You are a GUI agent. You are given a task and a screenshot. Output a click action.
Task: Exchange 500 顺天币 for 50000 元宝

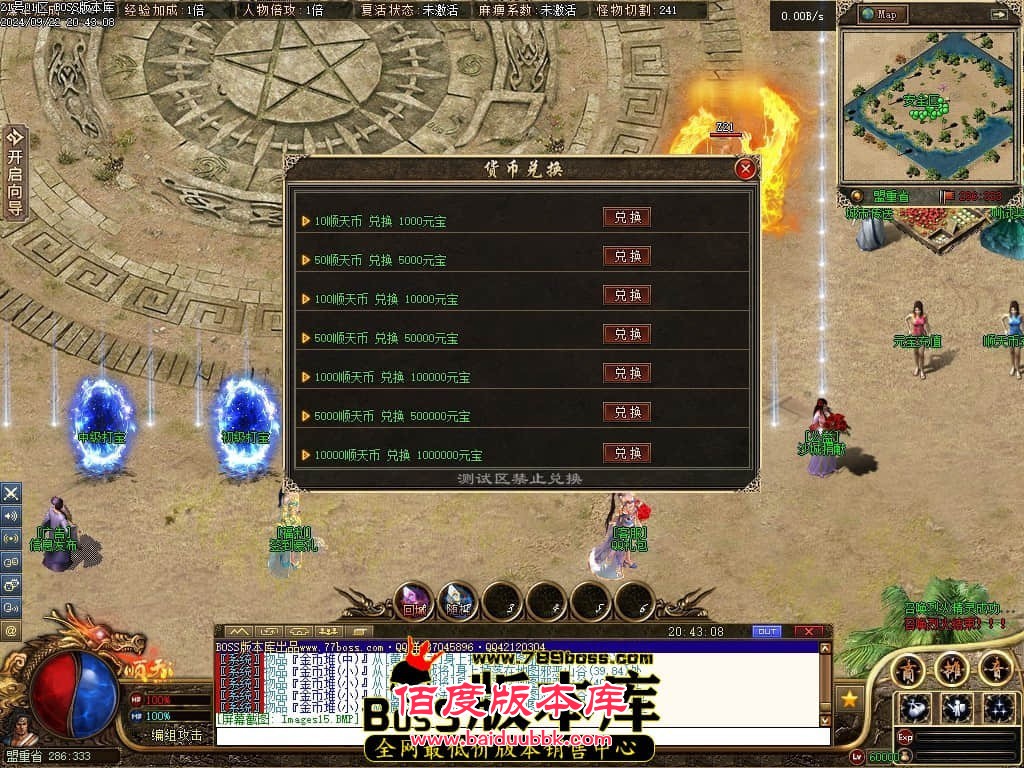click(627, 333)
